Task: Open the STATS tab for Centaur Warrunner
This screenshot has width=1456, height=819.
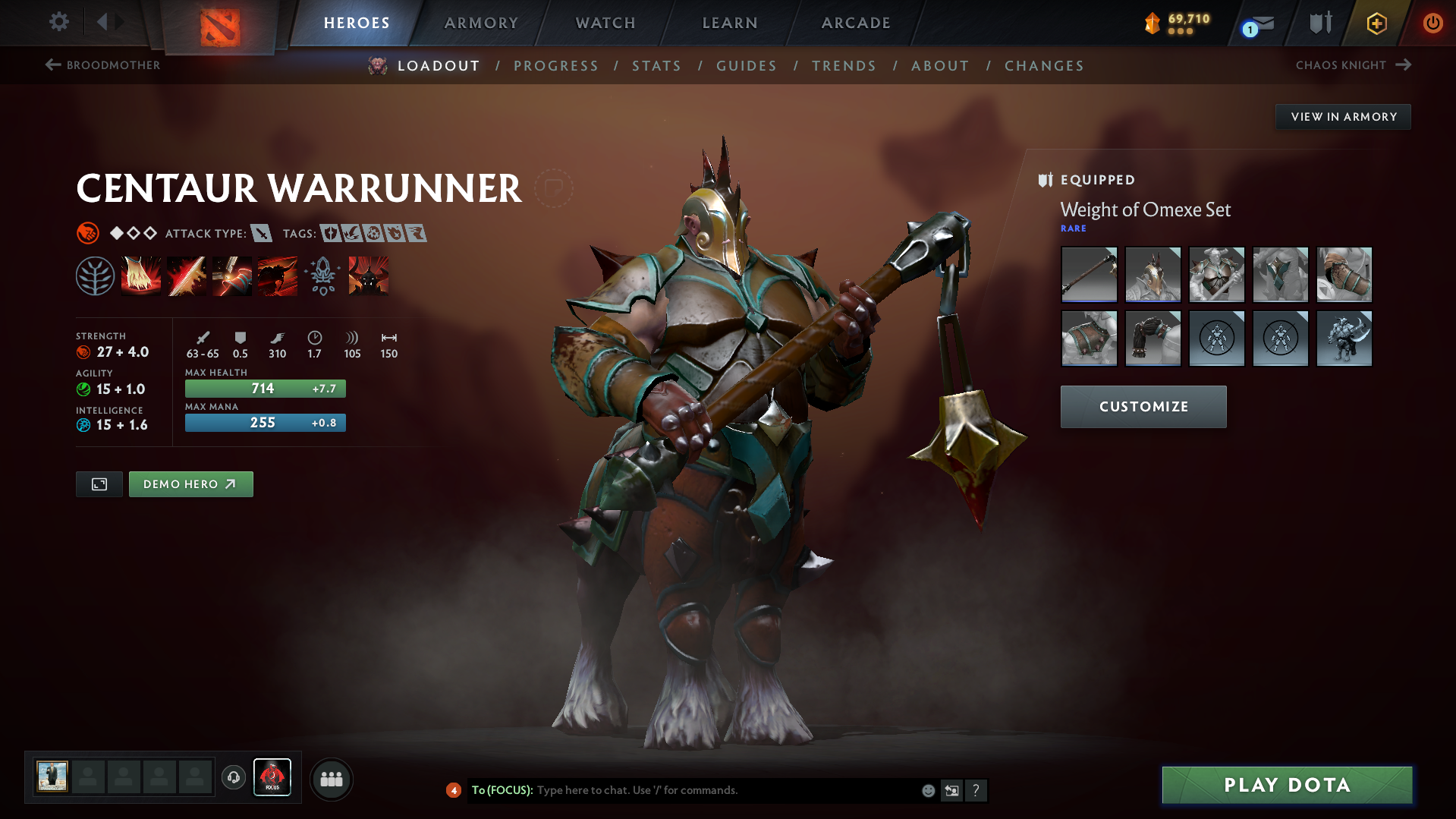Action: 656,66
